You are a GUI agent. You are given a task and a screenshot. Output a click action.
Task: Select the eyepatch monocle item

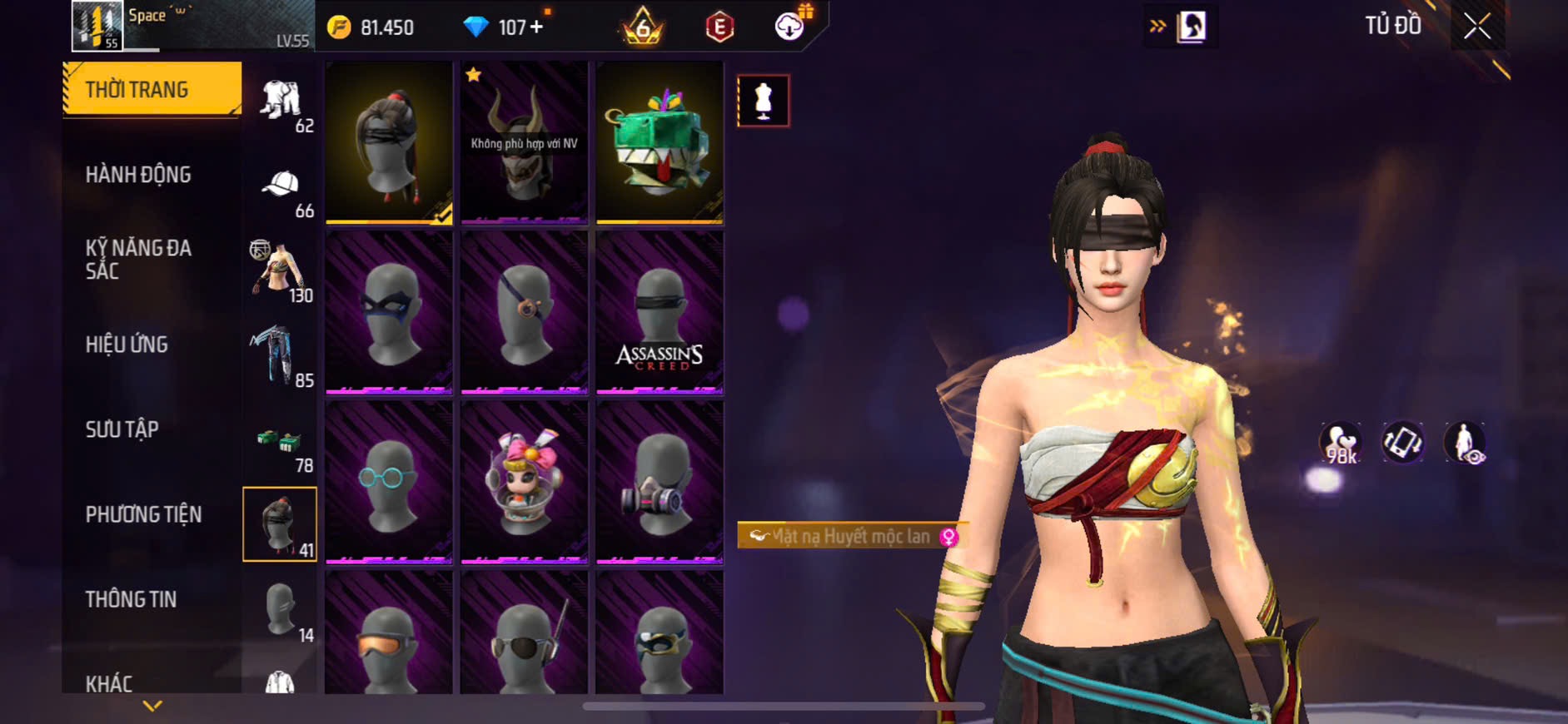[524, 312]
